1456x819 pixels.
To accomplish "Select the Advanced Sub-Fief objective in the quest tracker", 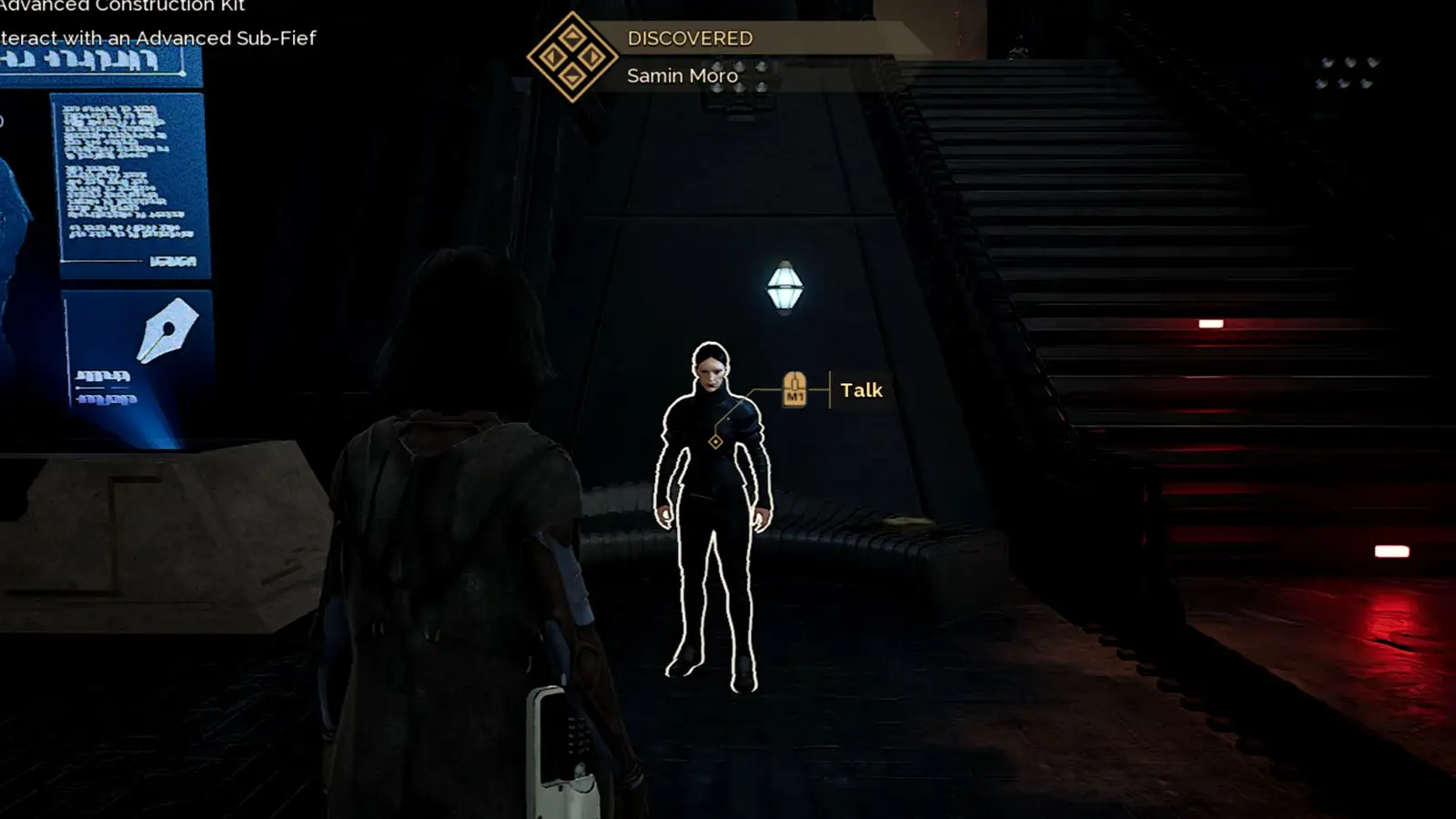I will tap(158, 38).
